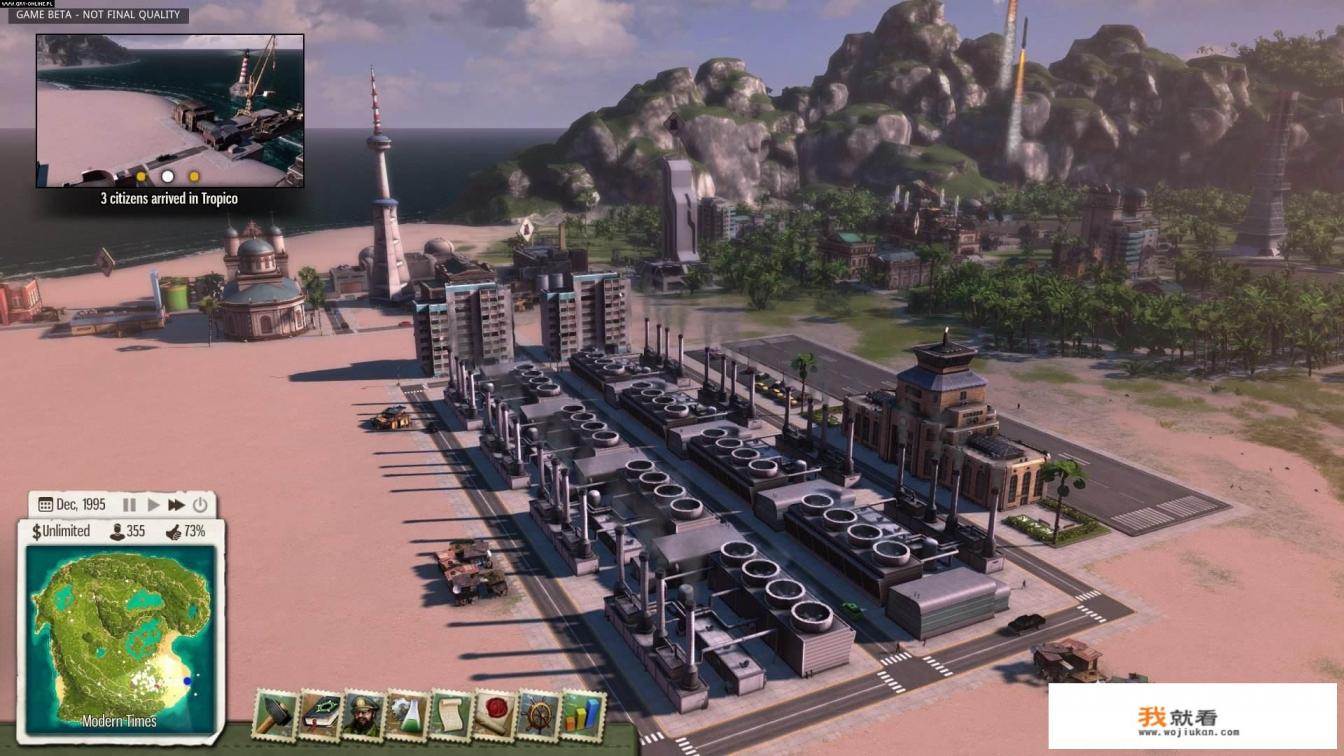Screen dimensions: 1344x756
Task: Switch to fast-forward speed
Action: click(x=176, y=505)
